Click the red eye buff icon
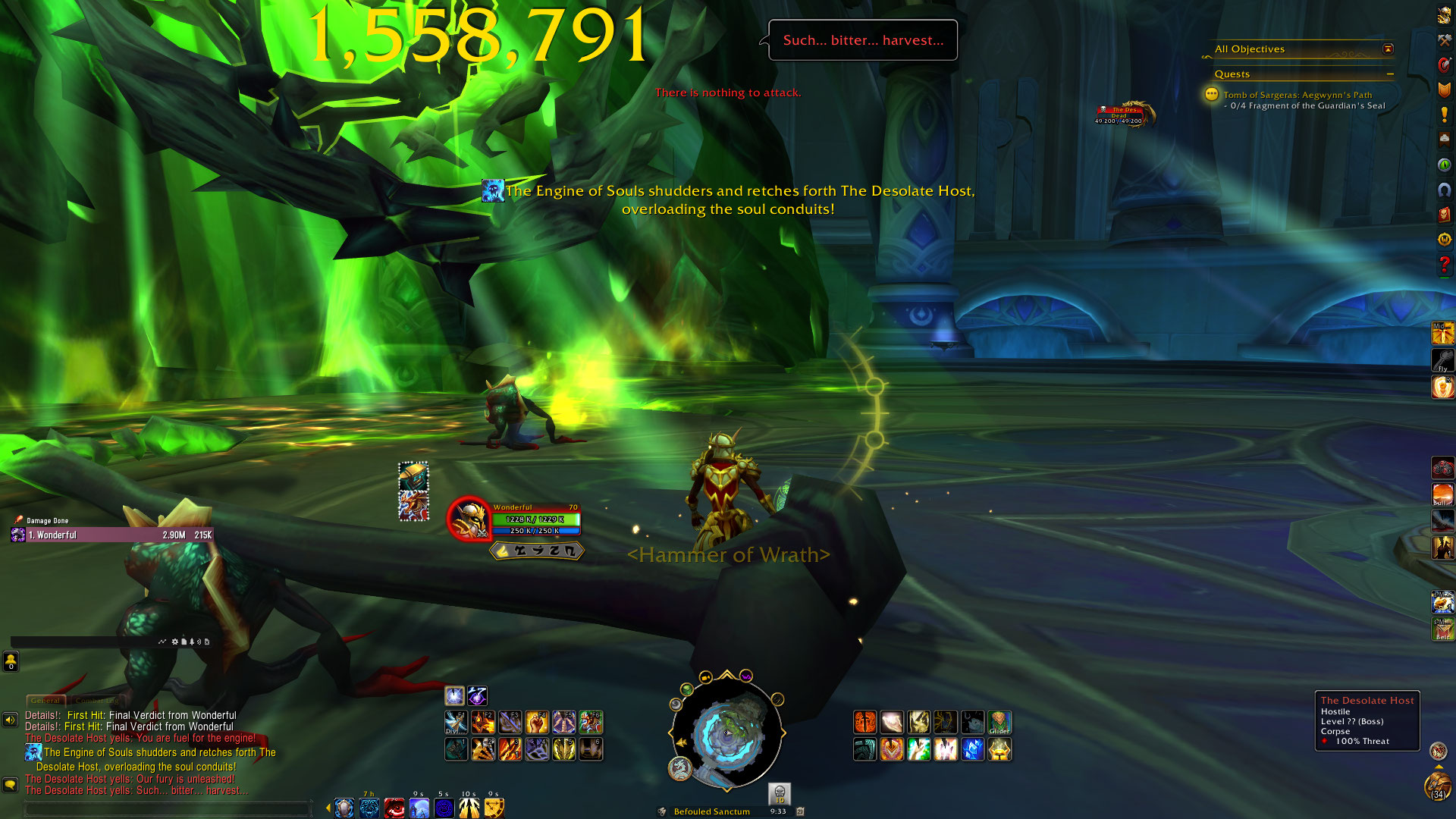The image size is (1456, 819). coord(394,808)
